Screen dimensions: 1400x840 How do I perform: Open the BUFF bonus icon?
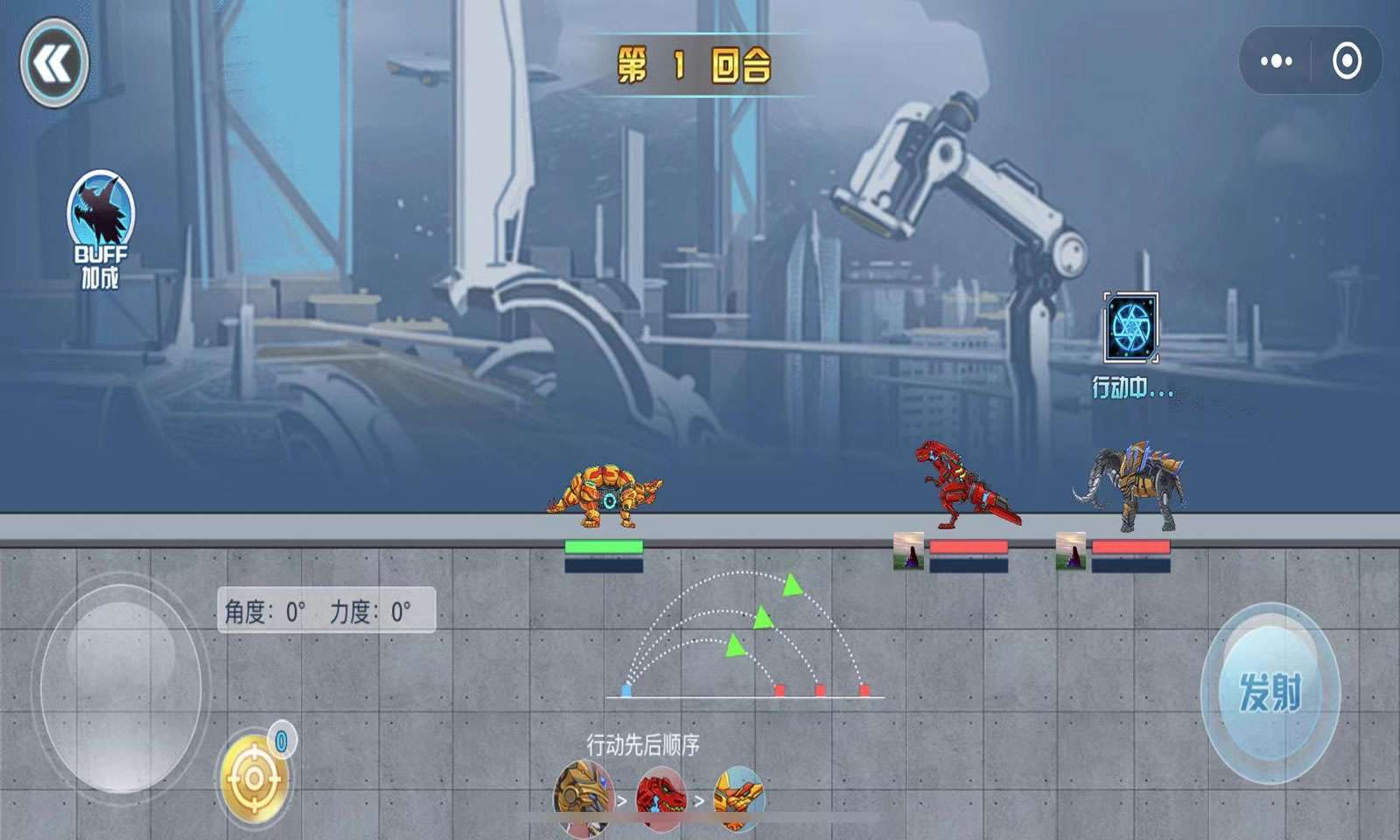coord(101,213)
